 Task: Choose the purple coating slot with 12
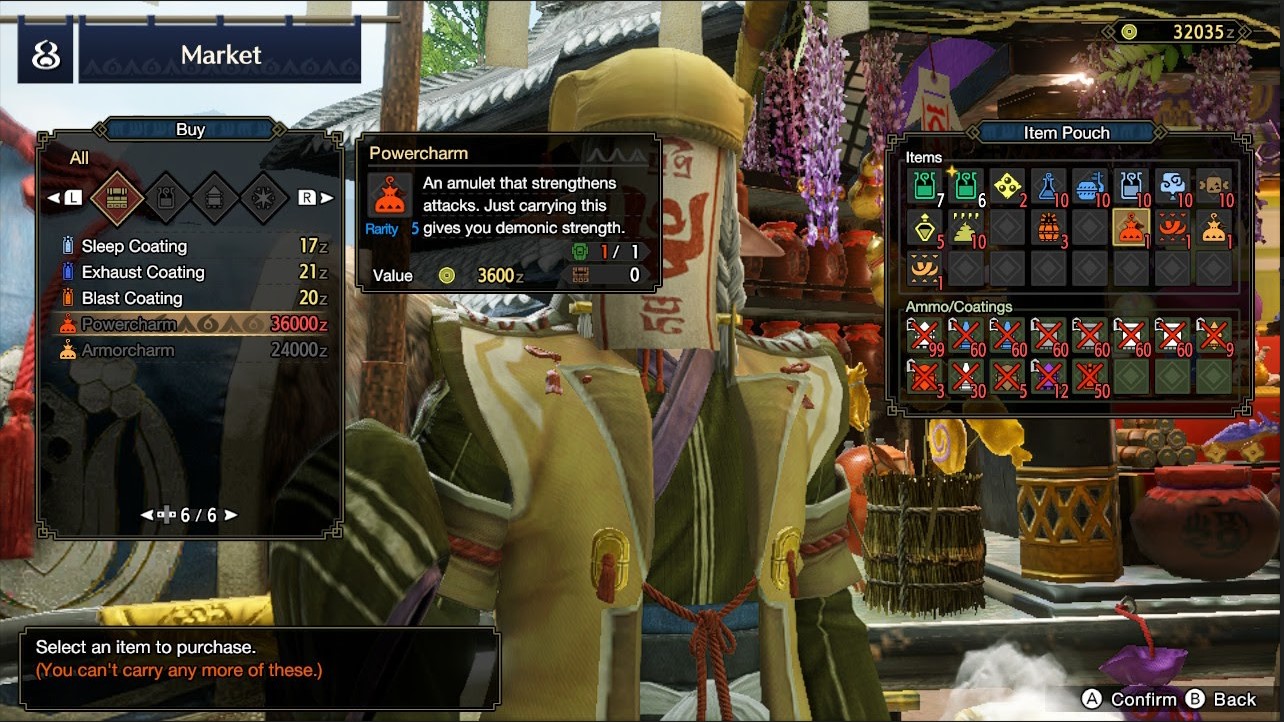[1048, 377]
